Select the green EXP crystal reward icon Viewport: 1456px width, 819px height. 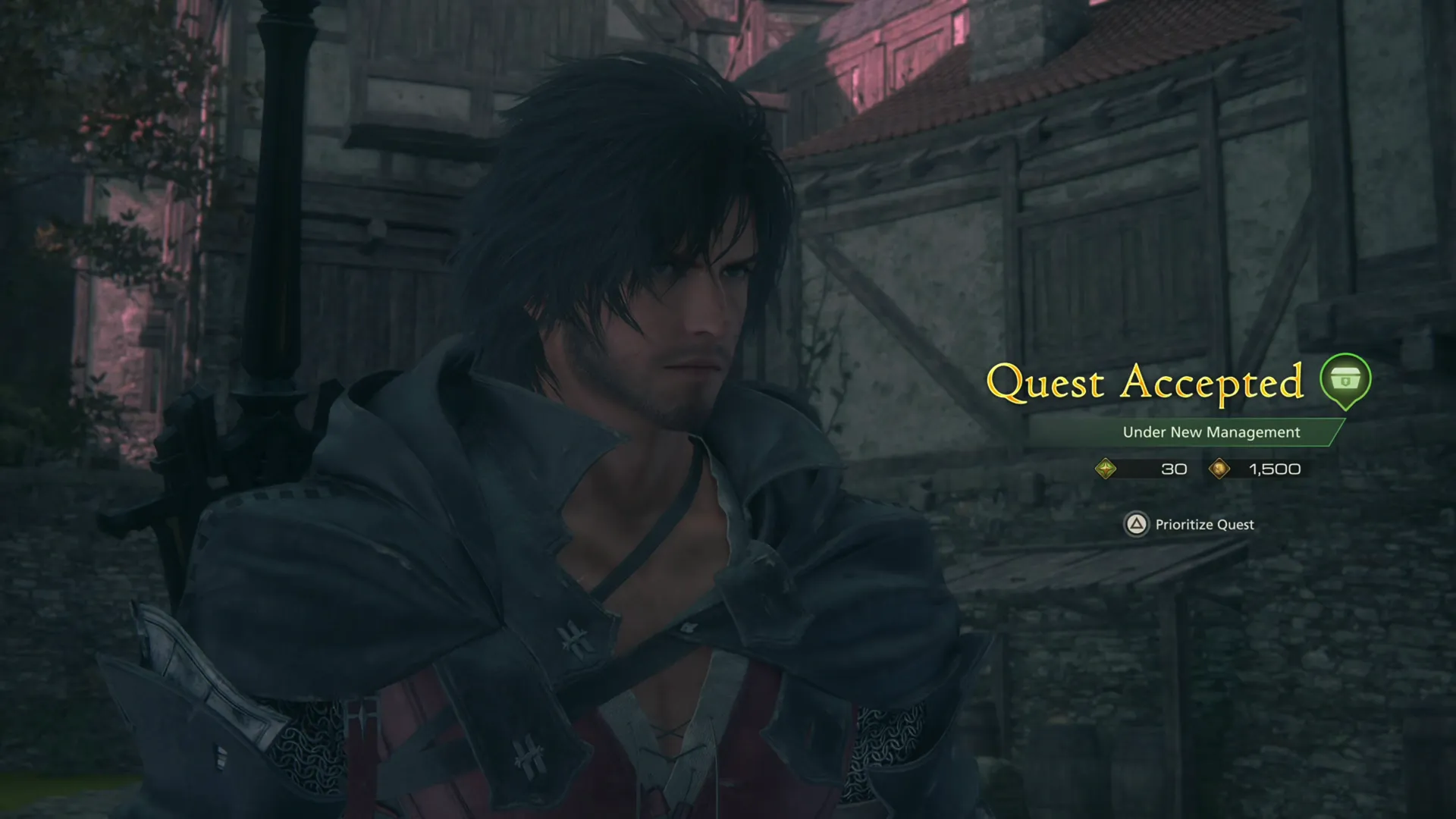pyautogui.click(x=1106, y=469)
